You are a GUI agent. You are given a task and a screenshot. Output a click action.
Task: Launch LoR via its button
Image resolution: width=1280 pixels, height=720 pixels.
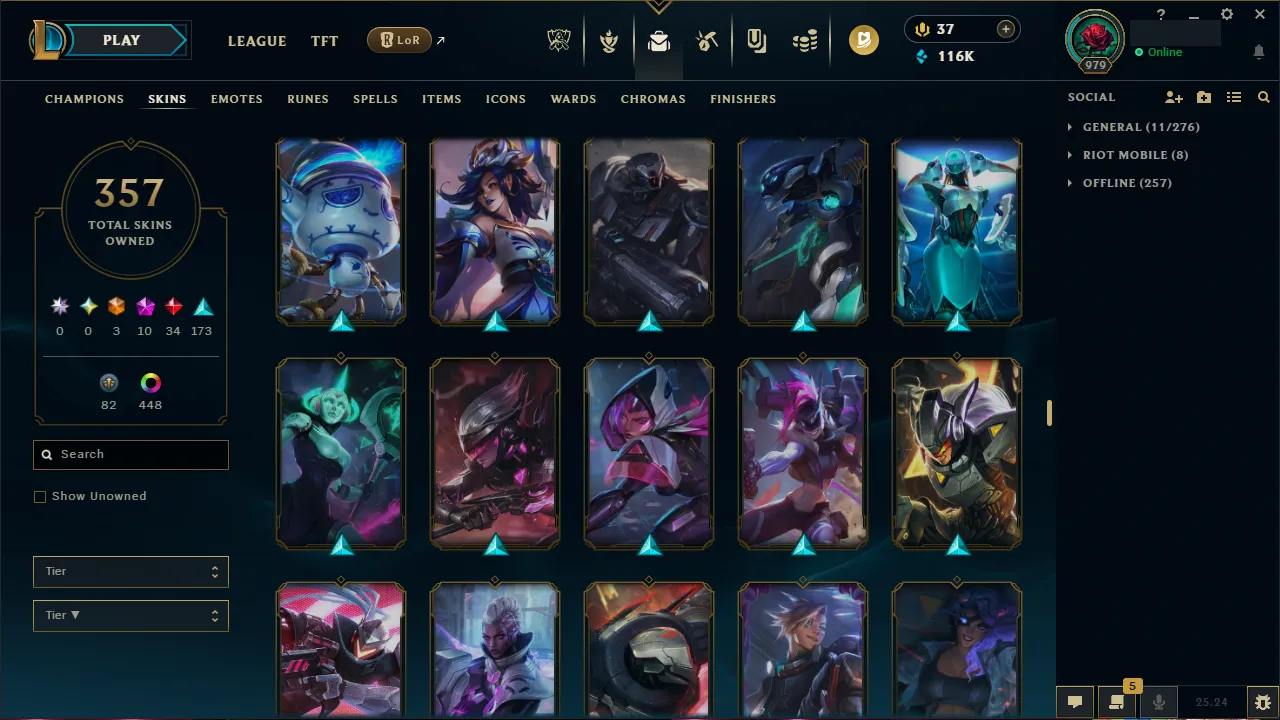click(x=399, y=40)
